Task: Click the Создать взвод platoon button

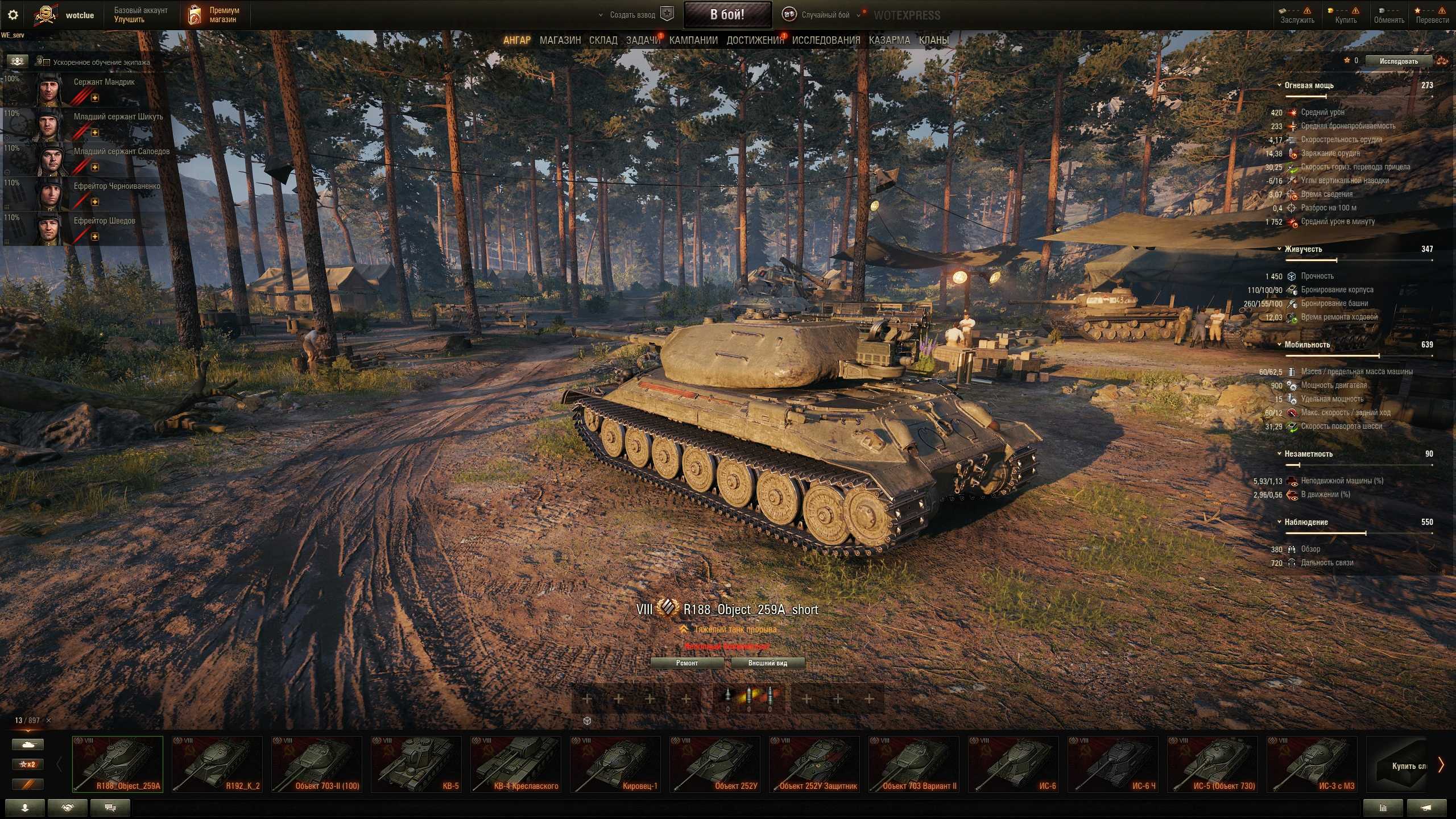Action: click(632, 15)
